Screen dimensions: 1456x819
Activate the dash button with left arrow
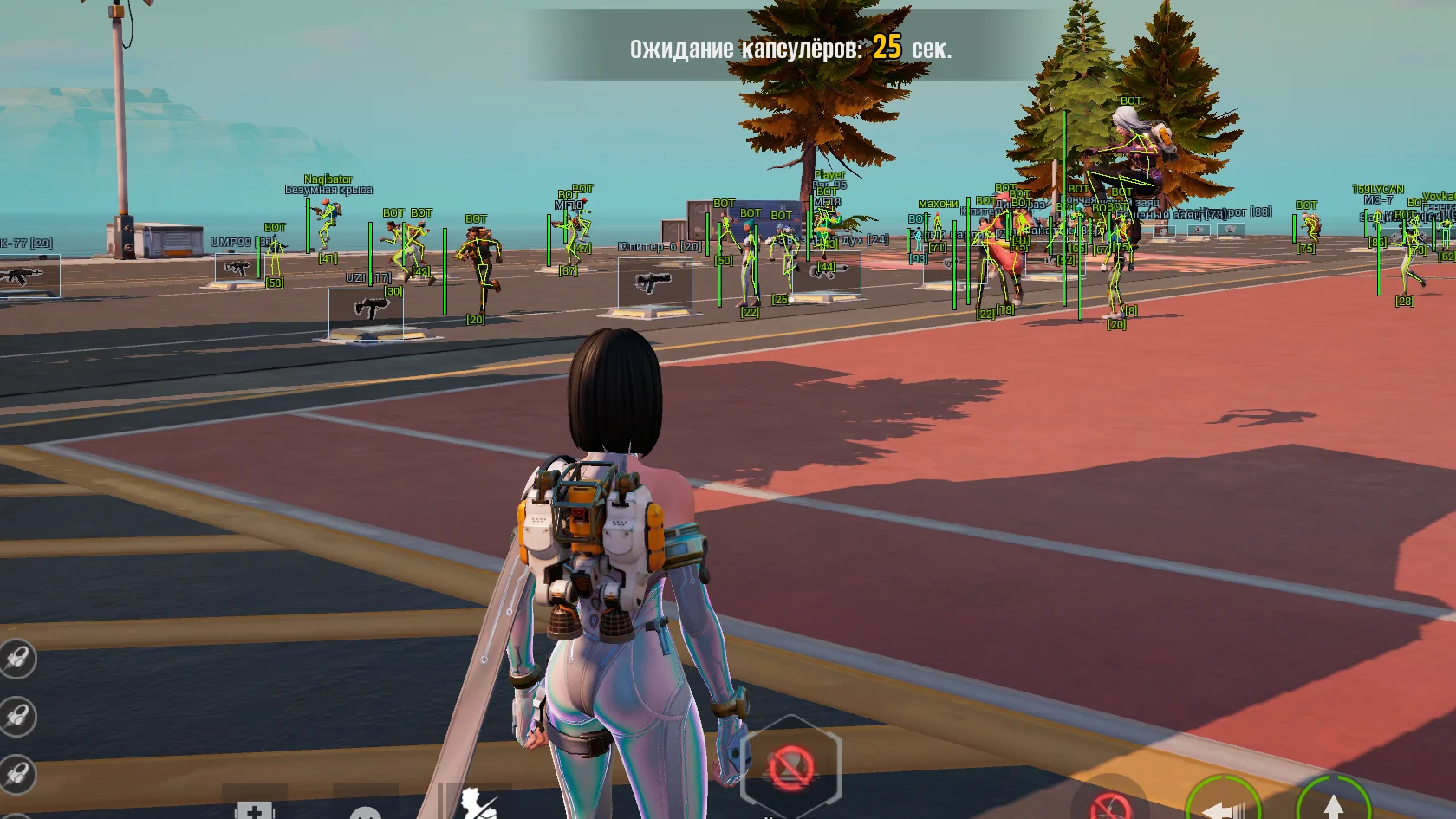tap(1224, 804)
